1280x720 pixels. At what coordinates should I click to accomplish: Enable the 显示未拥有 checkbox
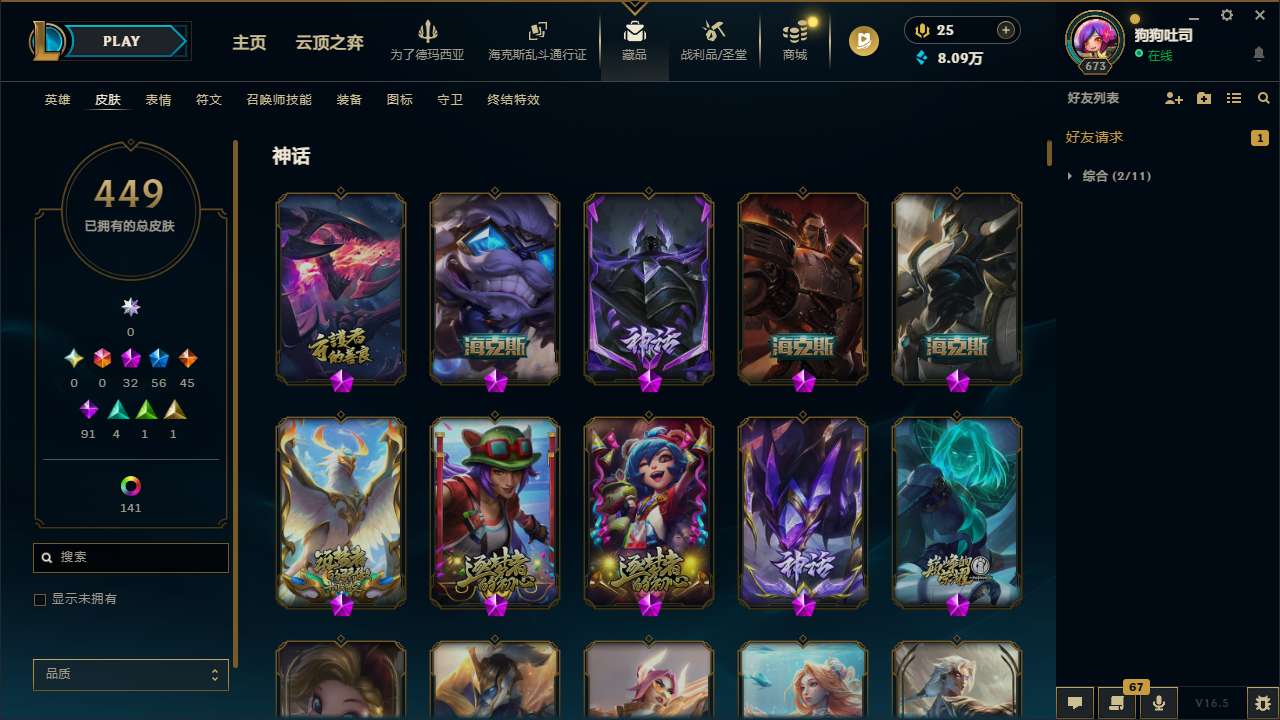pos(40,599)
